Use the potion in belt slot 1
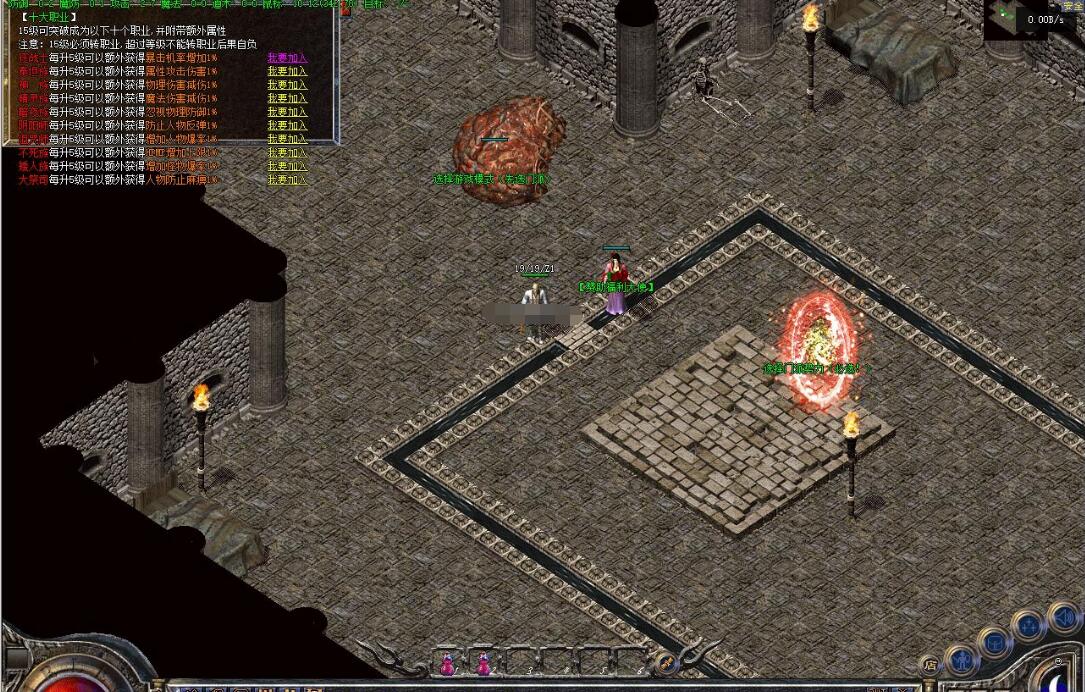 click(447, 663)
